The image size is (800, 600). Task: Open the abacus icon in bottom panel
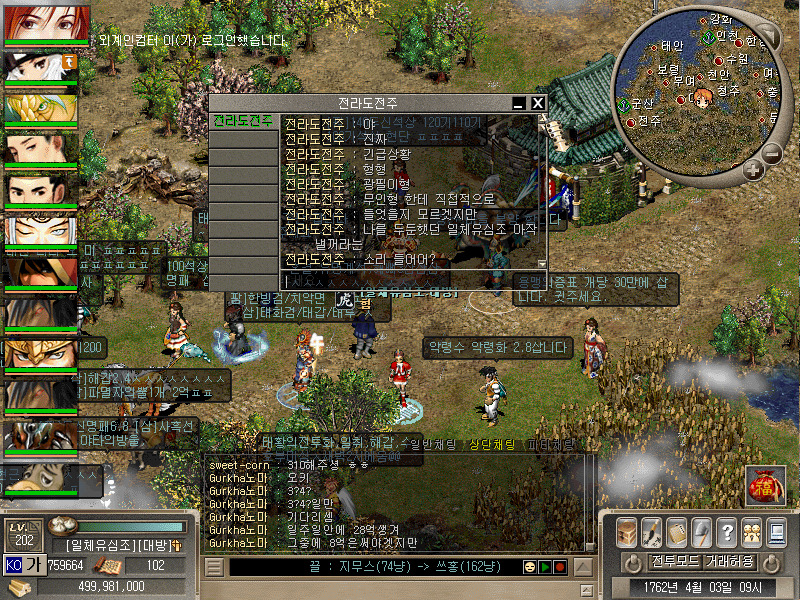tap(676, 532)
